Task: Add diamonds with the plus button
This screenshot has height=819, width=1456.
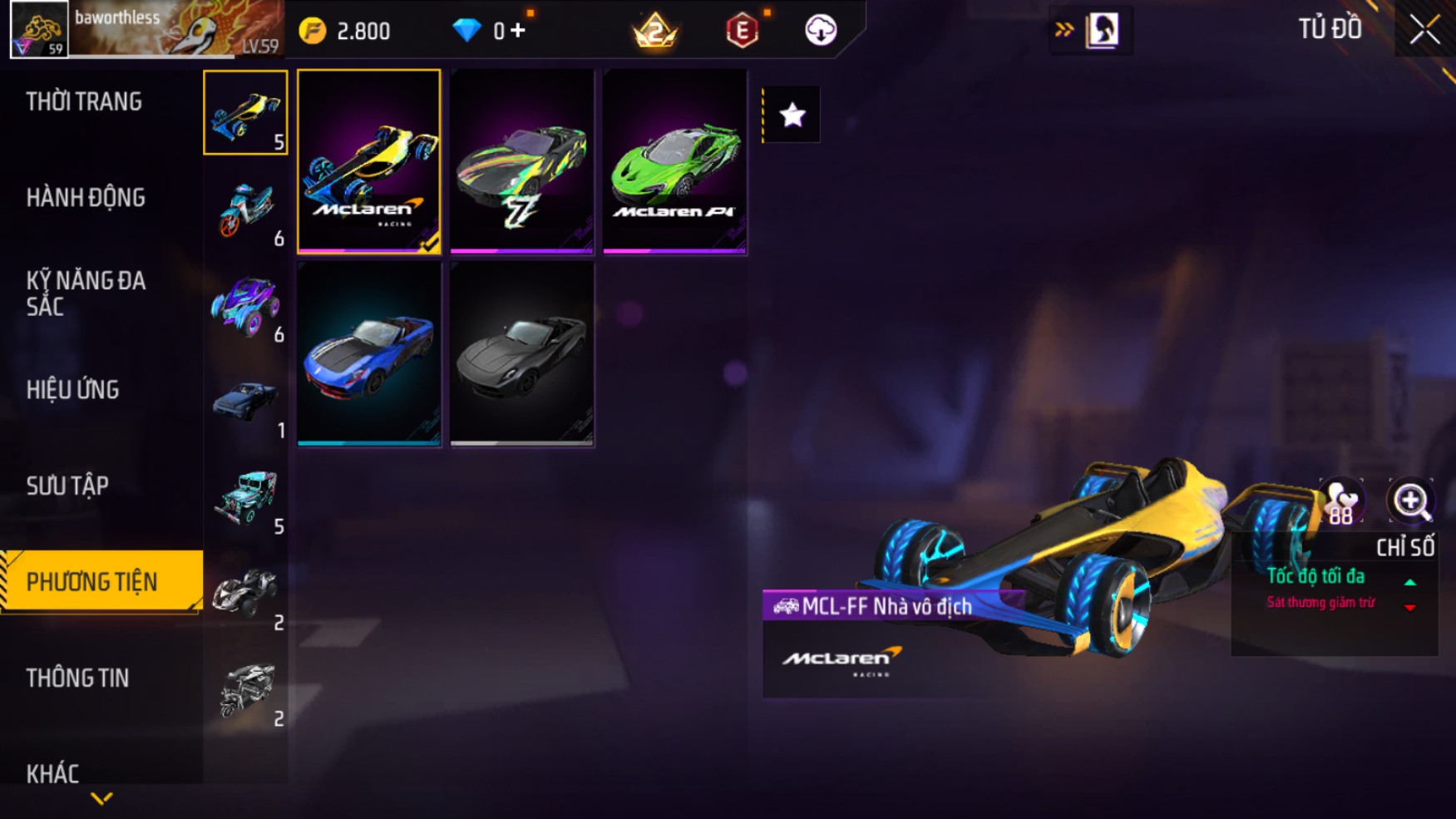Action: [518, 32]
